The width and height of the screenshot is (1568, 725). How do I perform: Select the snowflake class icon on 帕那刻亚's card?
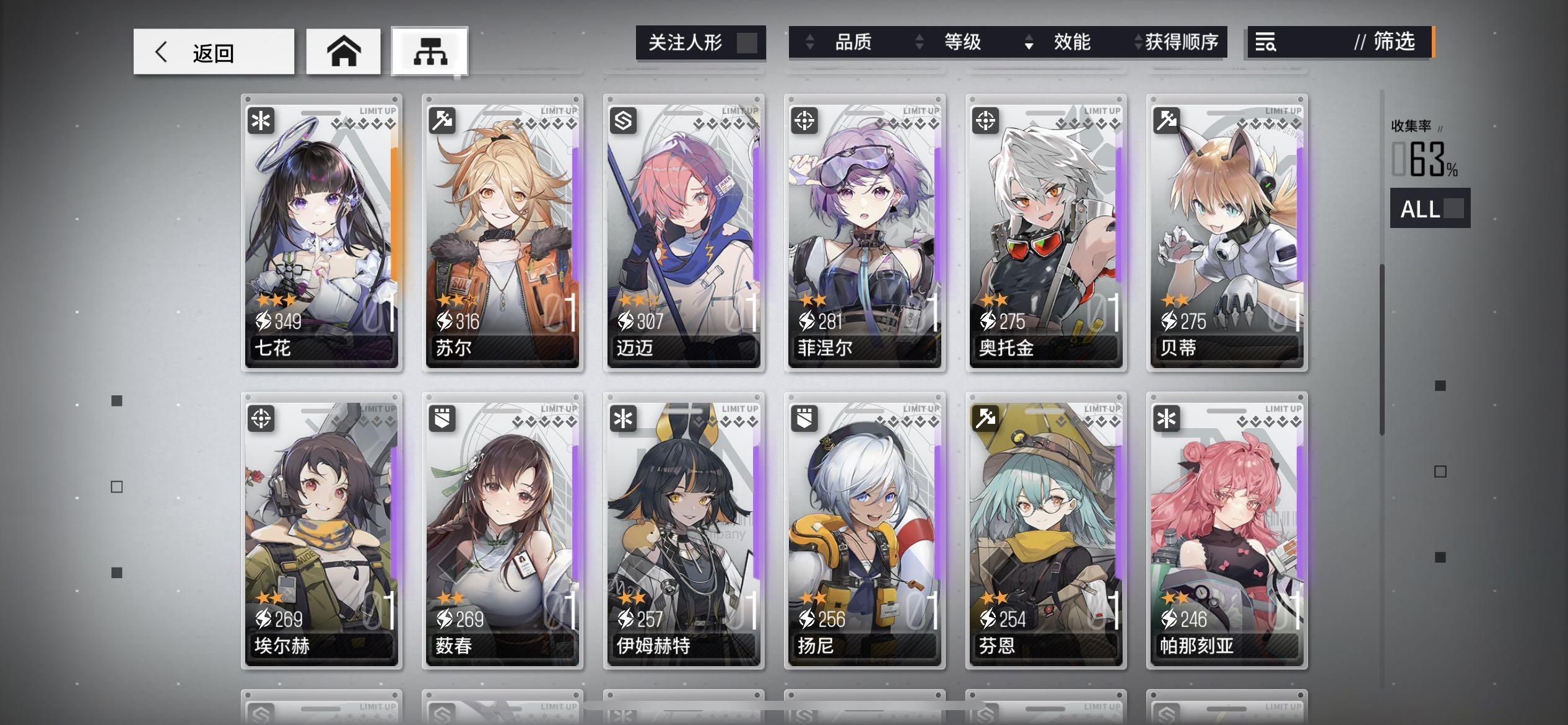coord(1165,420)
